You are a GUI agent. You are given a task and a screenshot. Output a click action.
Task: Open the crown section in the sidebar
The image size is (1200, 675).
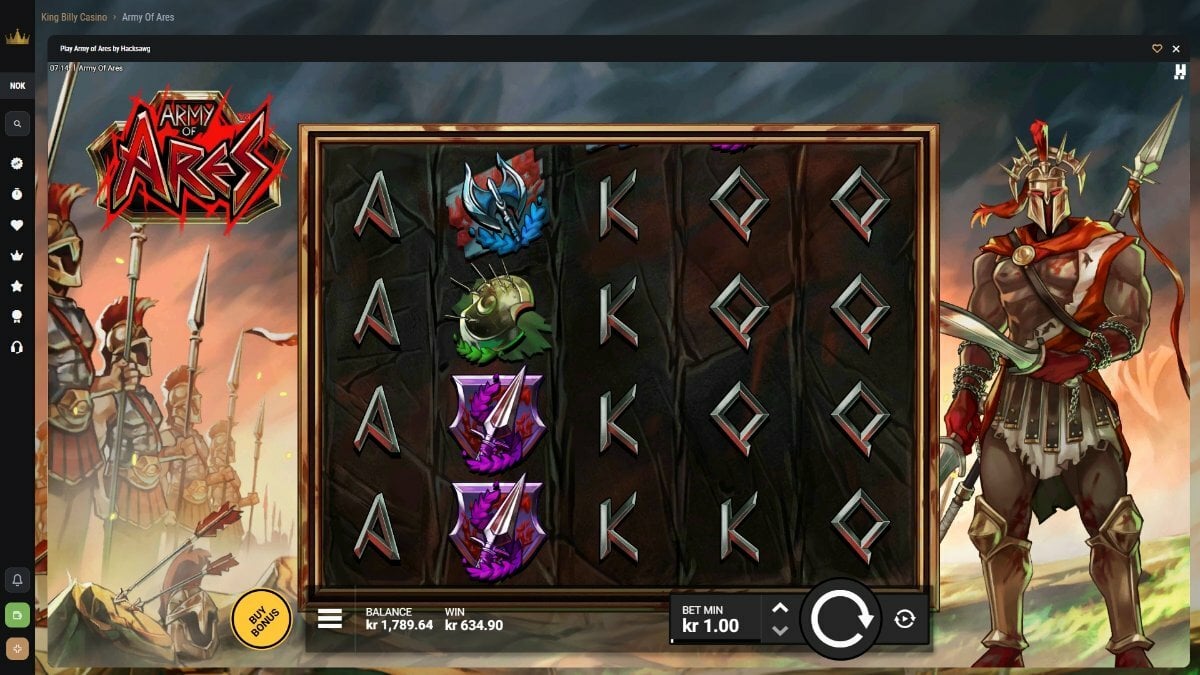[x=17, y=256]
